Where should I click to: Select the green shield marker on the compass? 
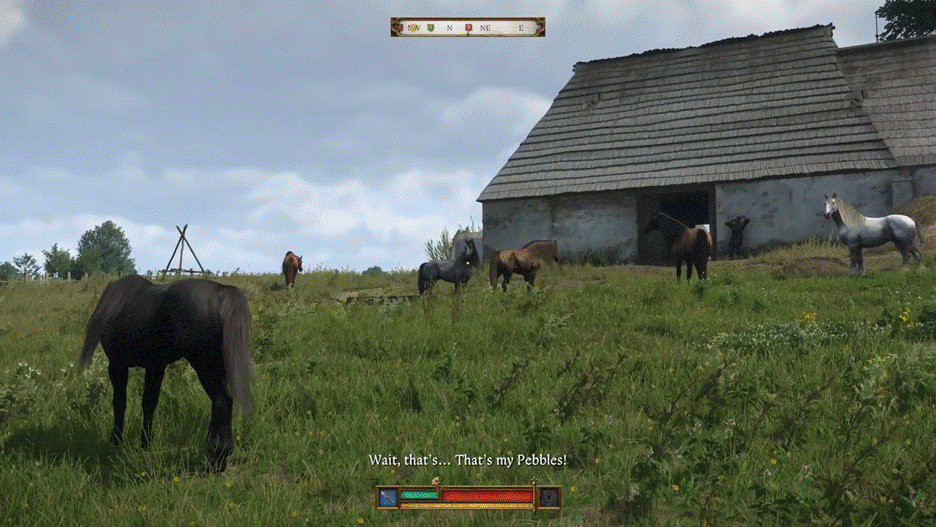(430, 27)
